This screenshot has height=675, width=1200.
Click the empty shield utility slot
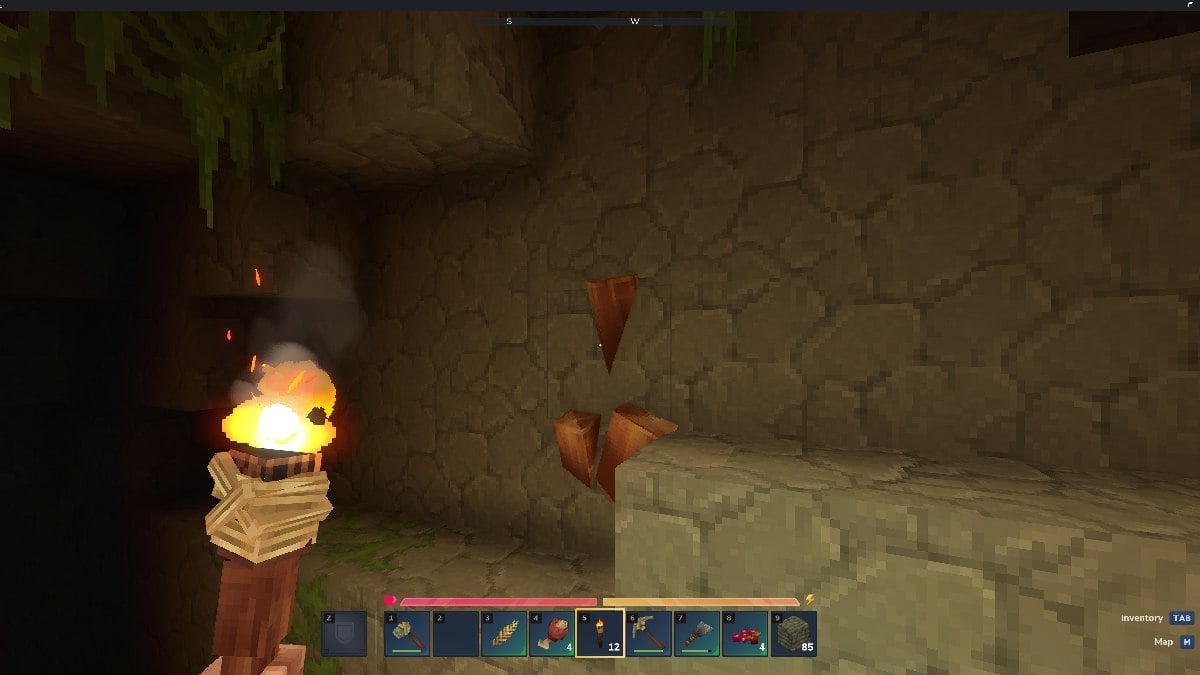tap(344, 633)
